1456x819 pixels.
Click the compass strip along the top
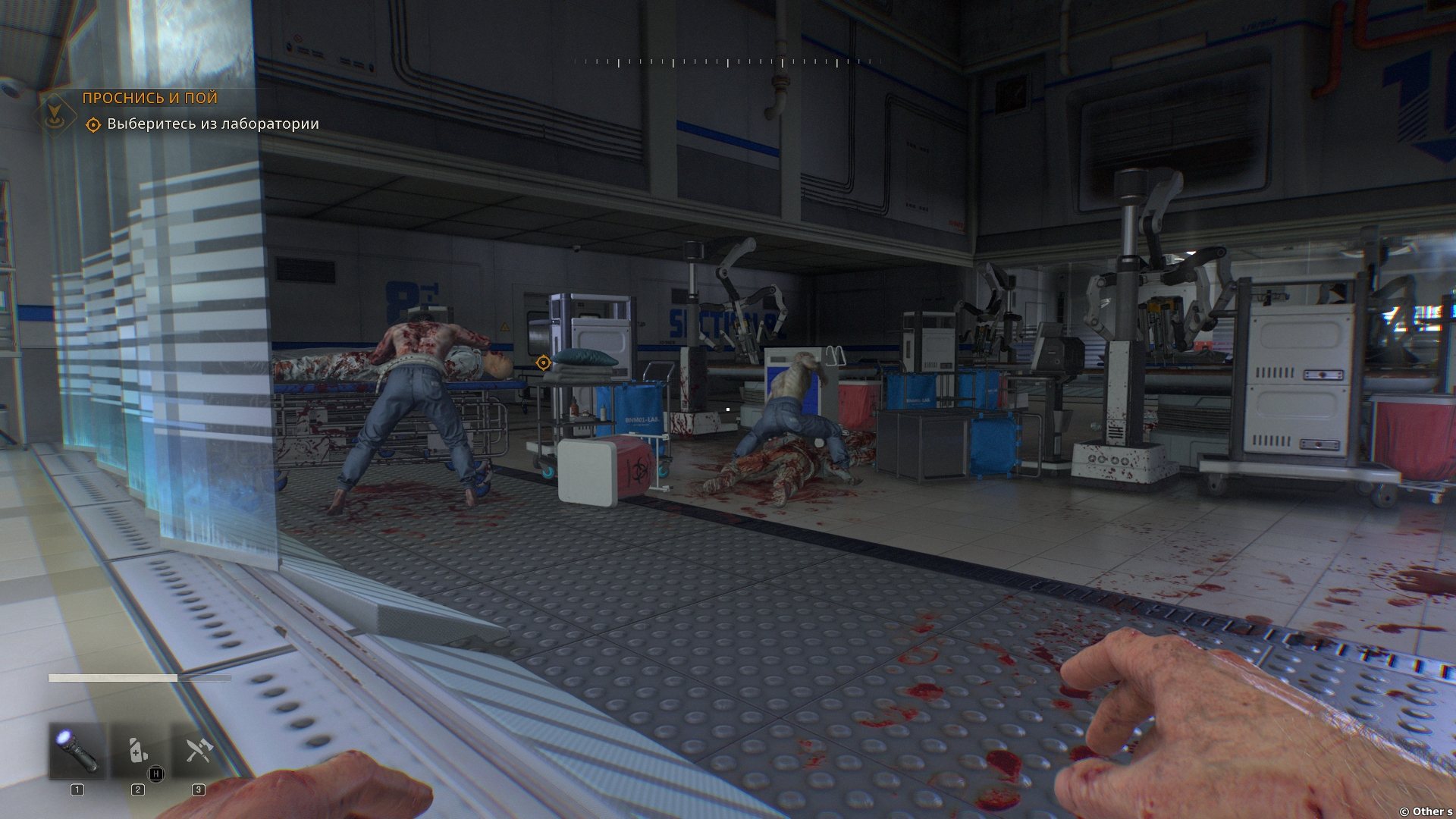(x=728, y=62)
